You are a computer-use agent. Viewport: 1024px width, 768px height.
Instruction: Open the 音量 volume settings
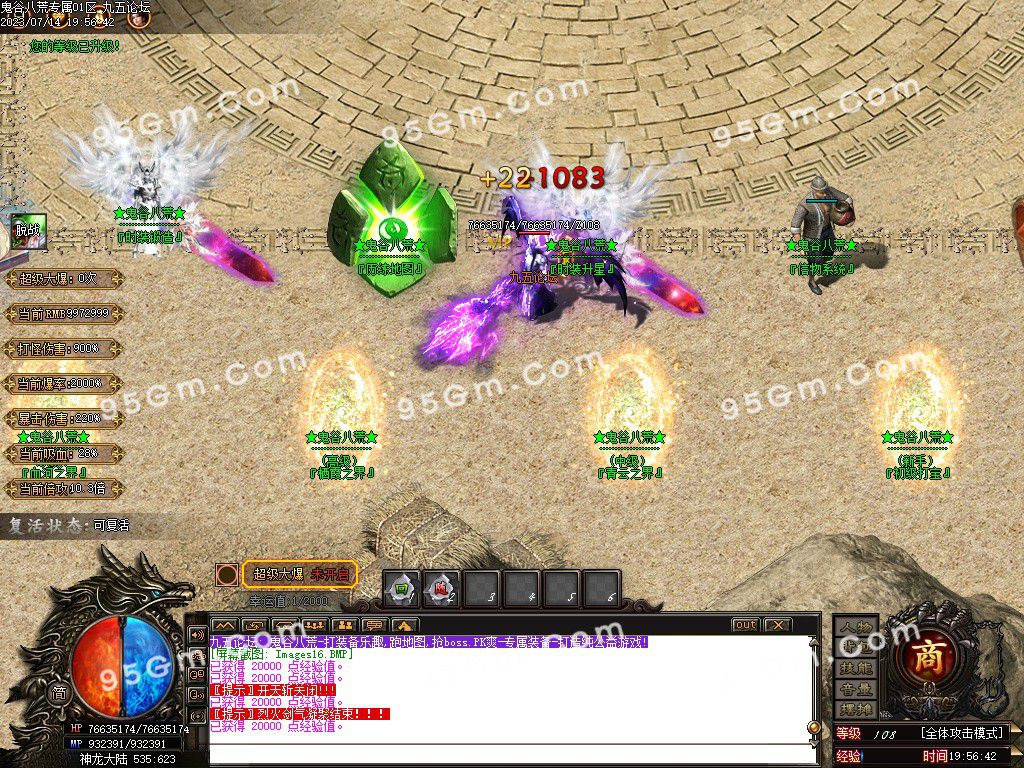pos(856,689)
